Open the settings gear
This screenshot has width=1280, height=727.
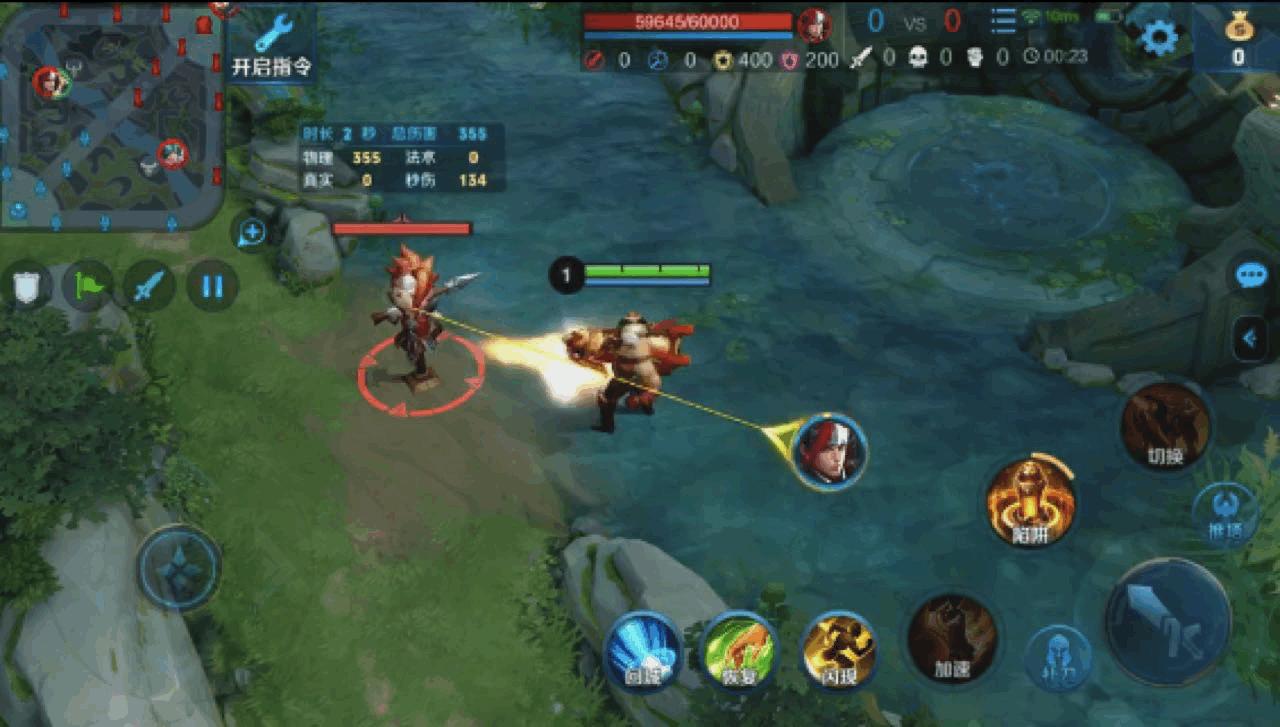[1159, 37]
